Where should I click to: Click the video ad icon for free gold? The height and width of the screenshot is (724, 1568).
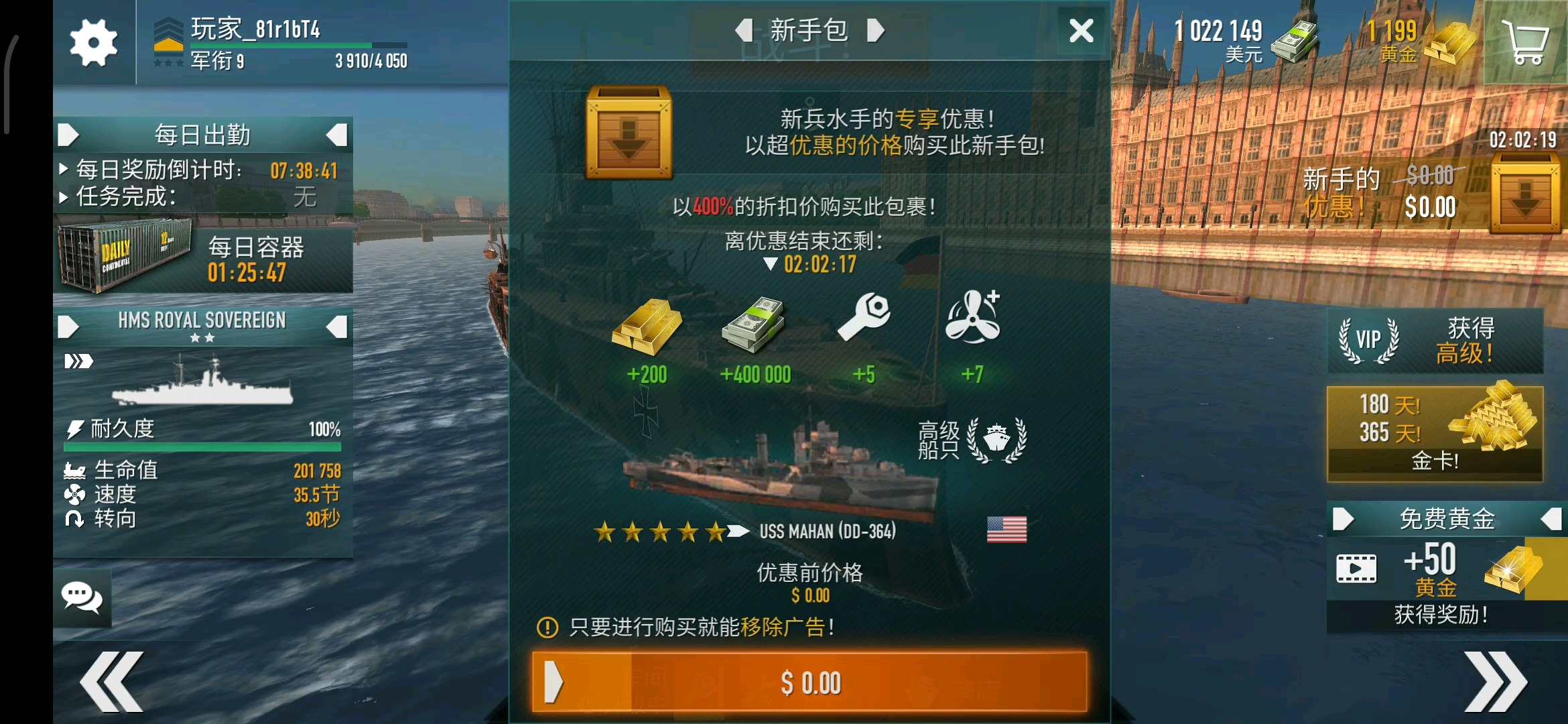coord(1358,566)
